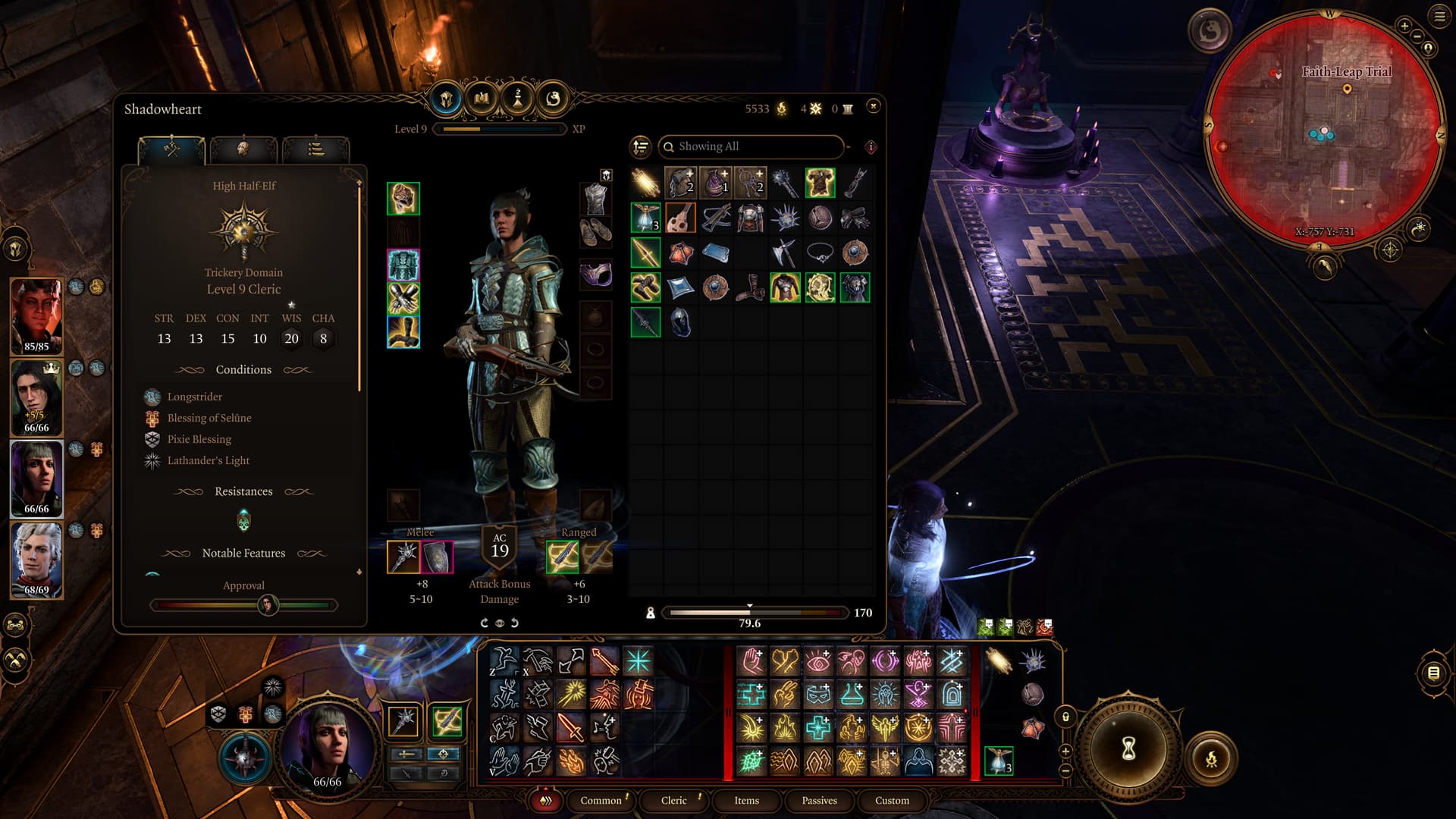Switch to the Custom hotbar tab
1456x819 pixels.
pos(892,800)
